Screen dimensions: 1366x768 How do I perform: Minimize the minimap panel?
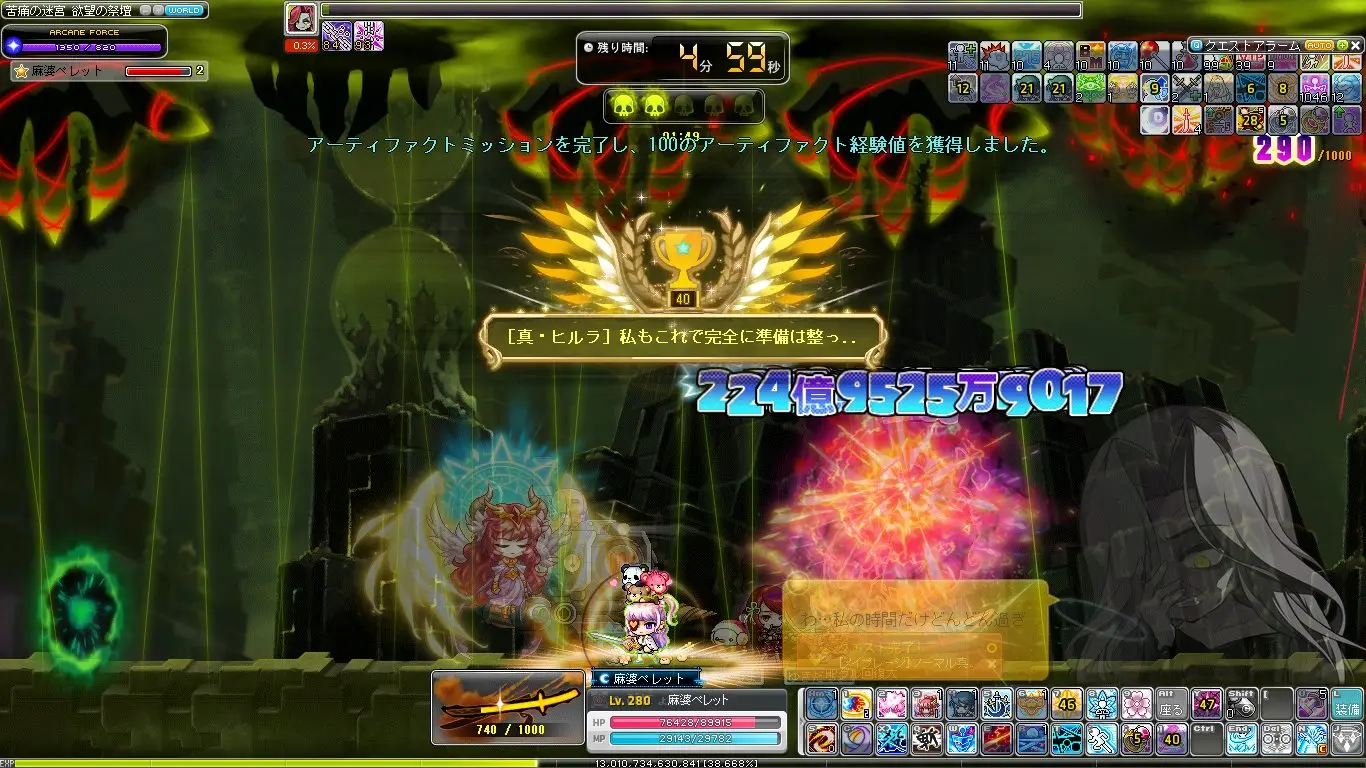(146, 10)
